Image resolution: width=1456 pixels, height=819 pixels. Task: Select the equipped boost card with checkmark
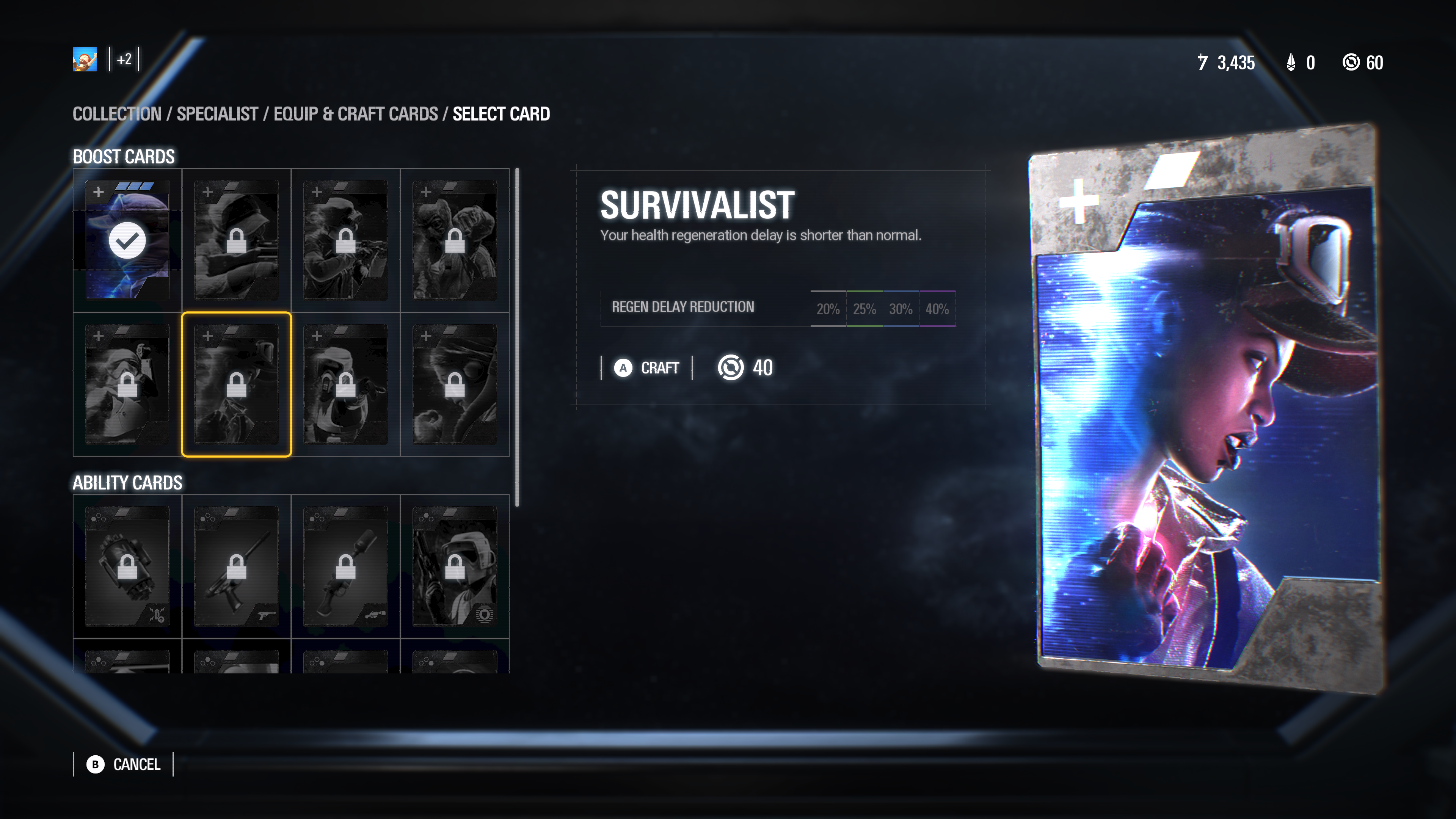coord(127,240)
